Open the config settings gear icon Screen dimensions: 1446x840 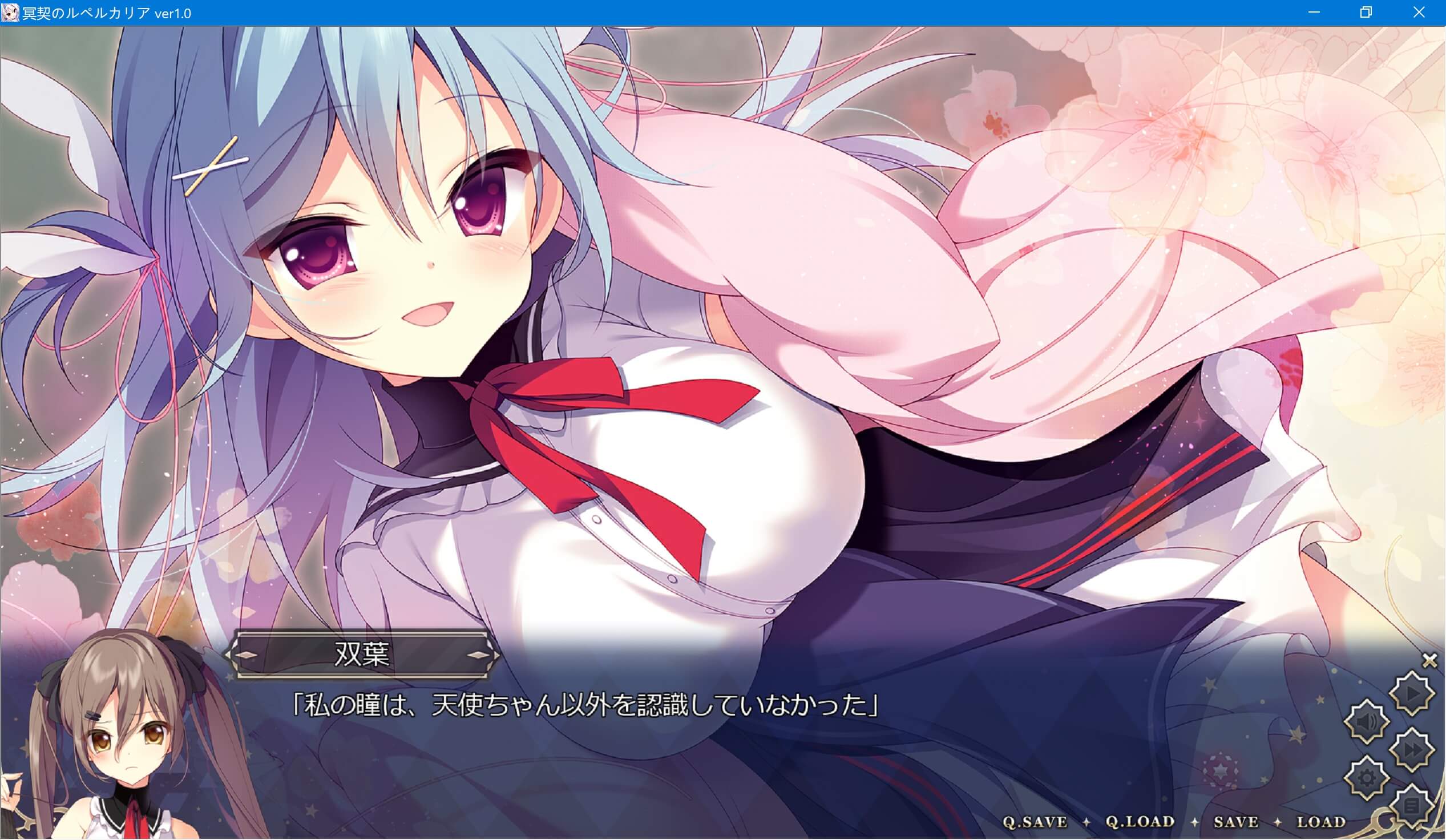[1367, 778]
